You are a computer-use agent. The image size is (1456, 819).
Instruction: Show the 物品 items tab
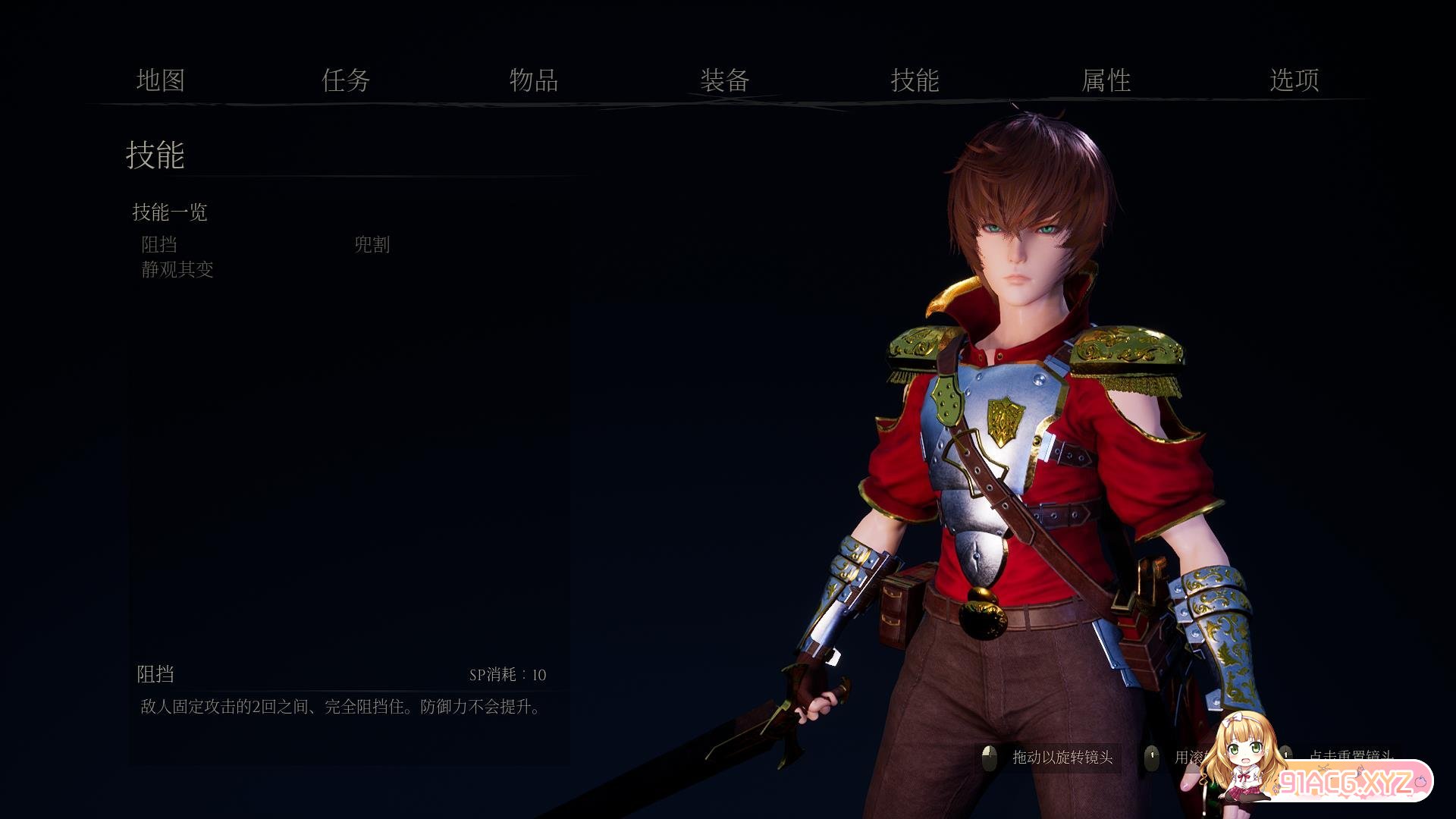(x=534, y=80)
